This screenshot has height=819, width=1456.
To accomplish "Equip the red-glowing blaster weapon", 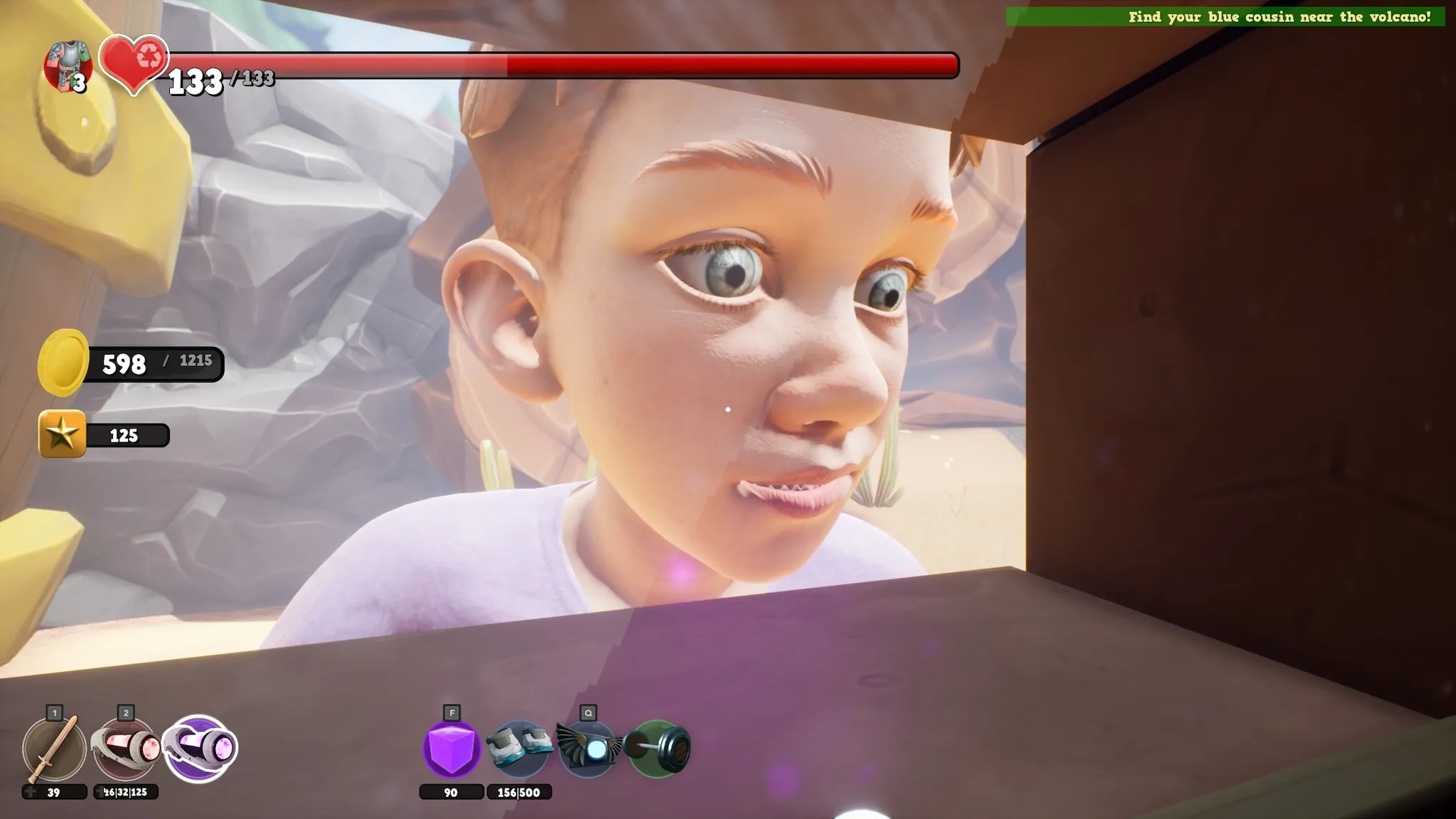I will point(127,749).
